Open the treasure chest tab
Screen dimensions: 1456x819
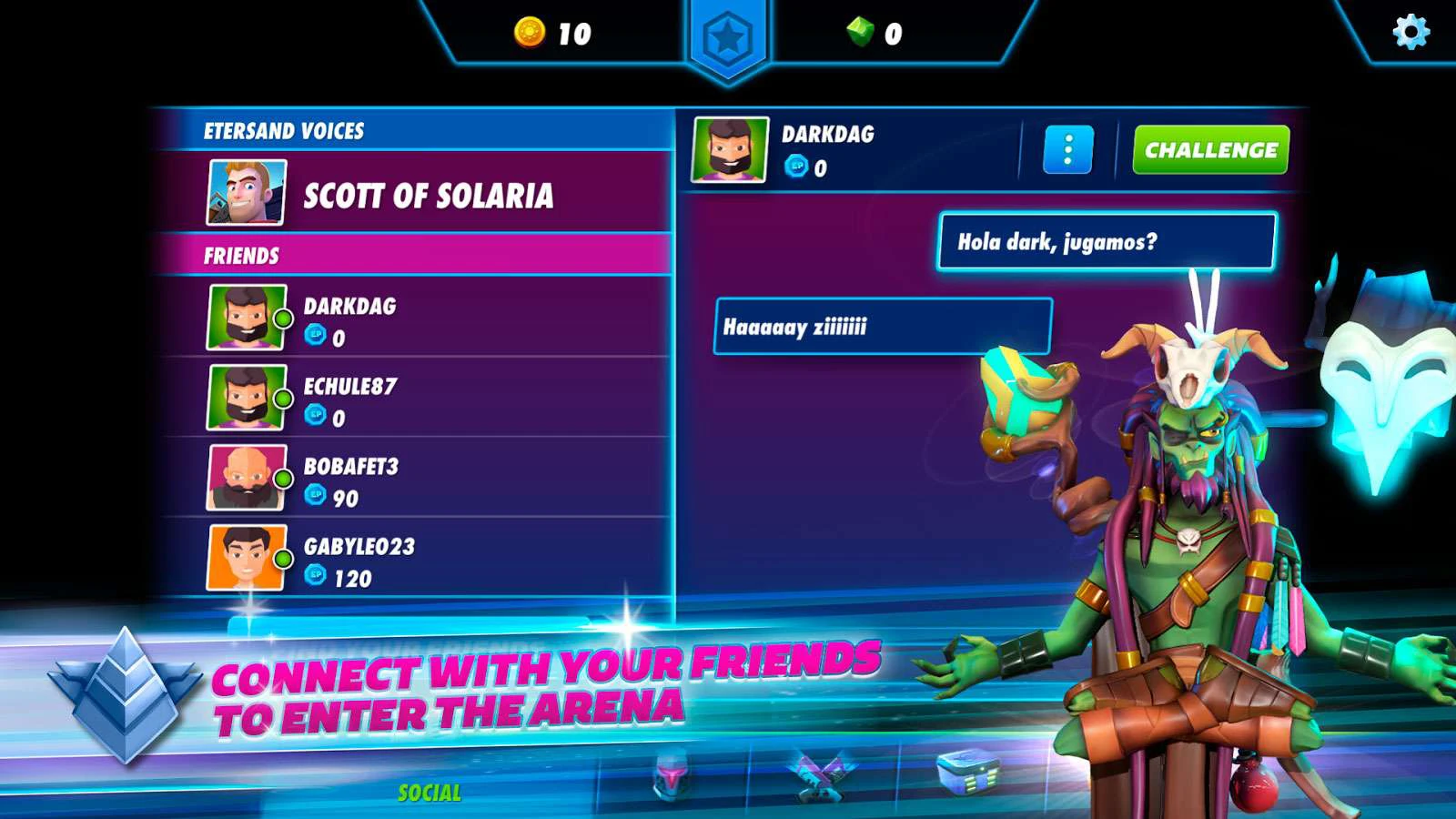coord(968,772)
